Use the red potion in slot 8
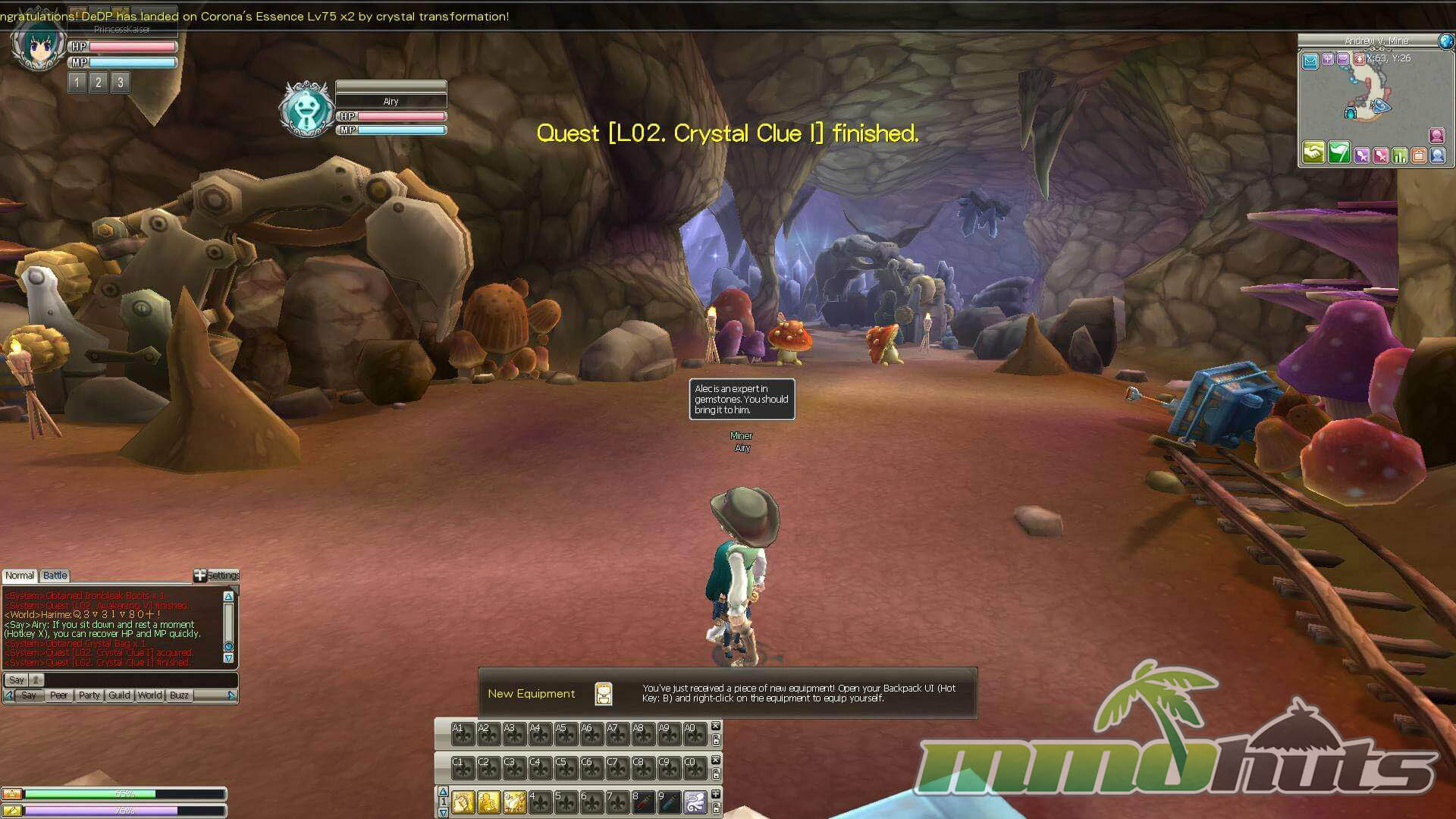The width and height of the screenshot is (1456, 819). pos(643,802)
